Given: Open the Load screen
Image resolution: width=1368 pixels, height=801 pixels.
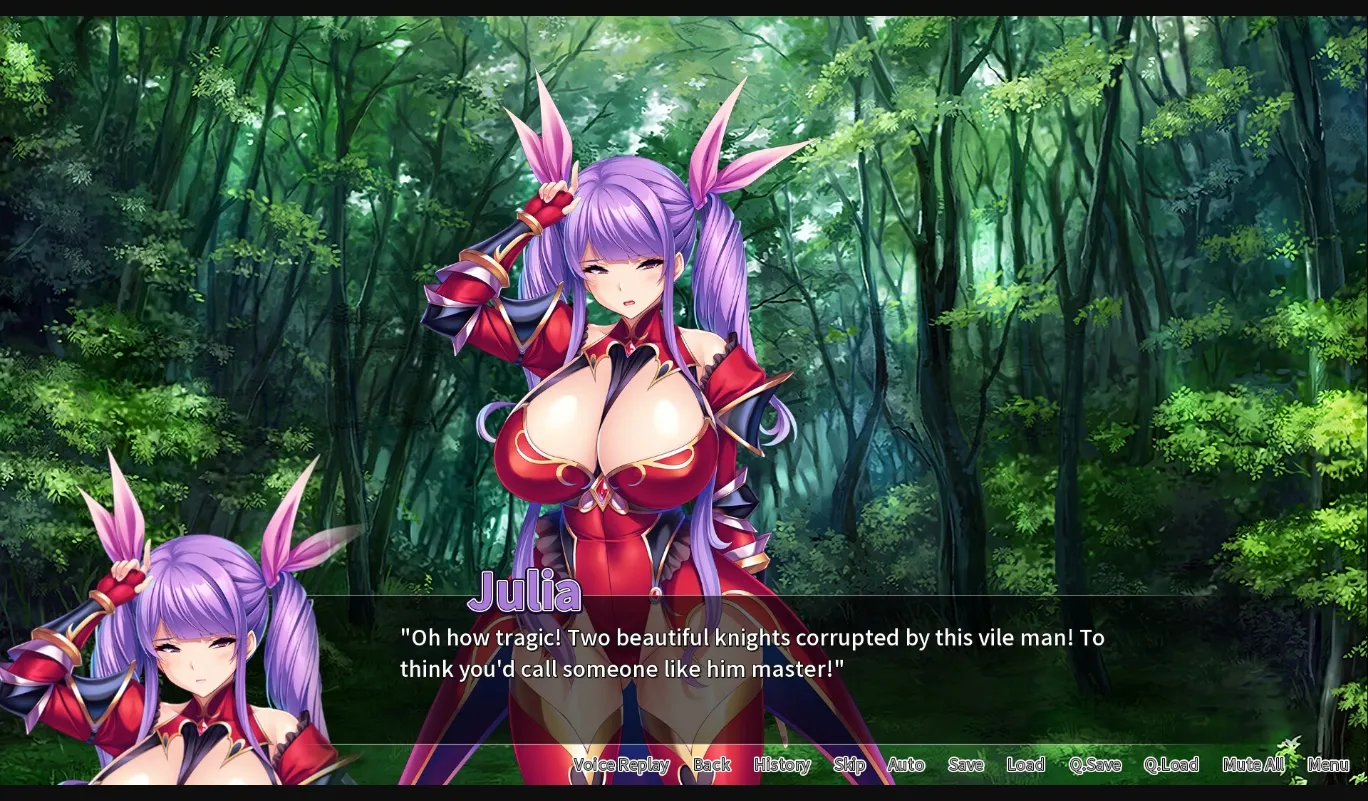Looking at the screenshot, I should pos(1026,764).
